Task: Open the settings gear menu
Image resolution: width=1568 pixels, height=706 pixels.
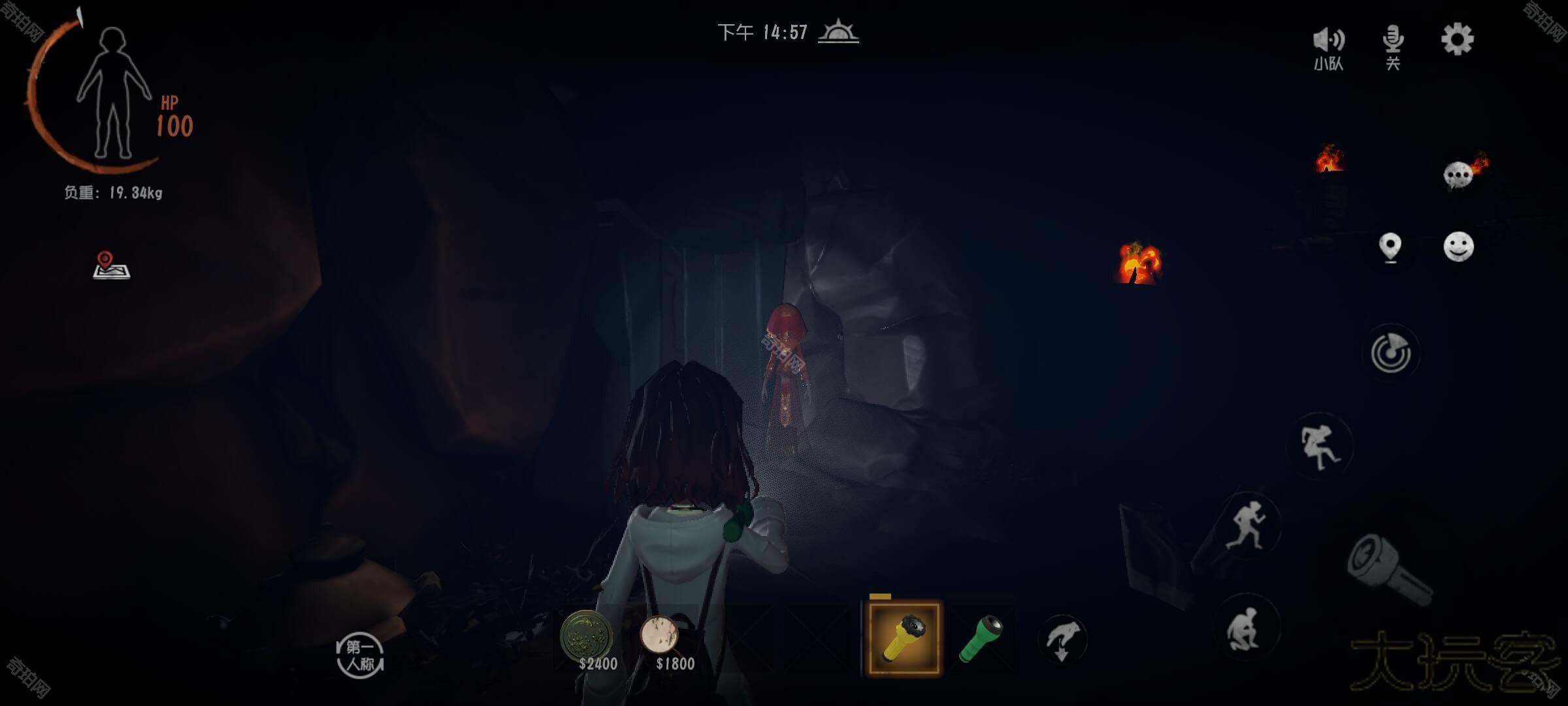Action: pos(1457,41)
